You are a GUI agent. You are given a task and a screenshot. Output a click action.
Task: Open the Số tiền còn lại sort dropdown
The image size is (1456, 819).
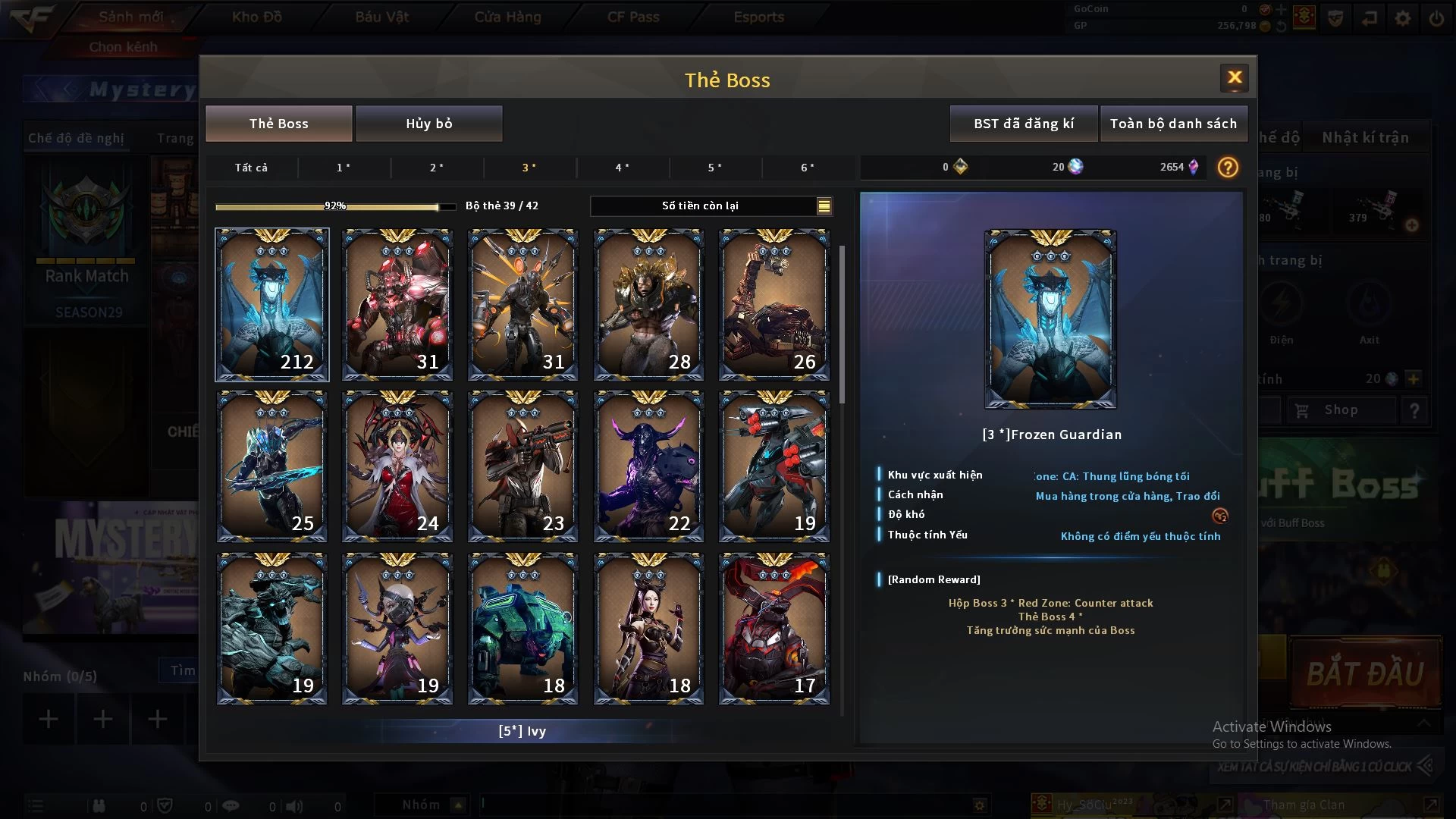point(824,206)
